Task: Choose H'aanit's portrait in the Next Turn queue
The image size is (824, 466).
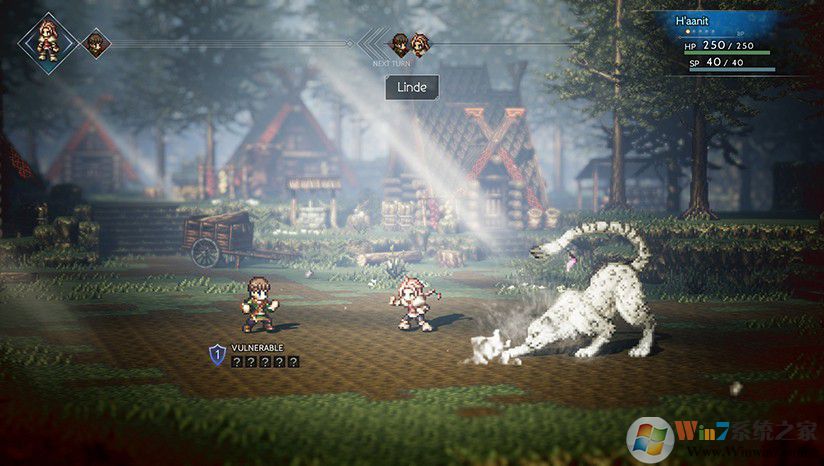Action: [420, 43]
